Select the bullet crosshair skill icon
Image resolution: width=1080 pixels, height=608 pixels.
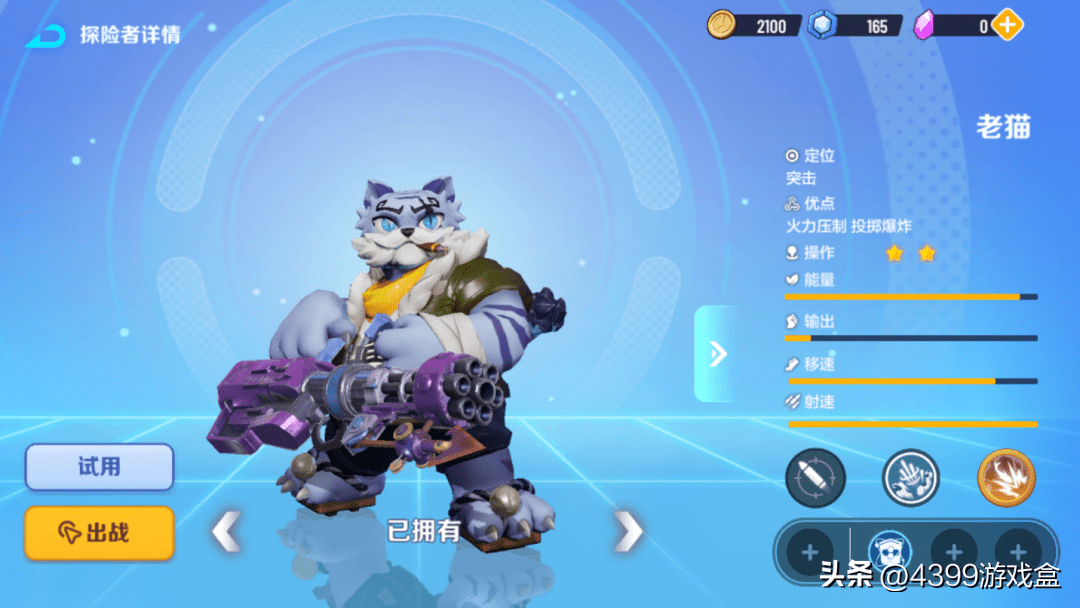click(x=815, y=478)
